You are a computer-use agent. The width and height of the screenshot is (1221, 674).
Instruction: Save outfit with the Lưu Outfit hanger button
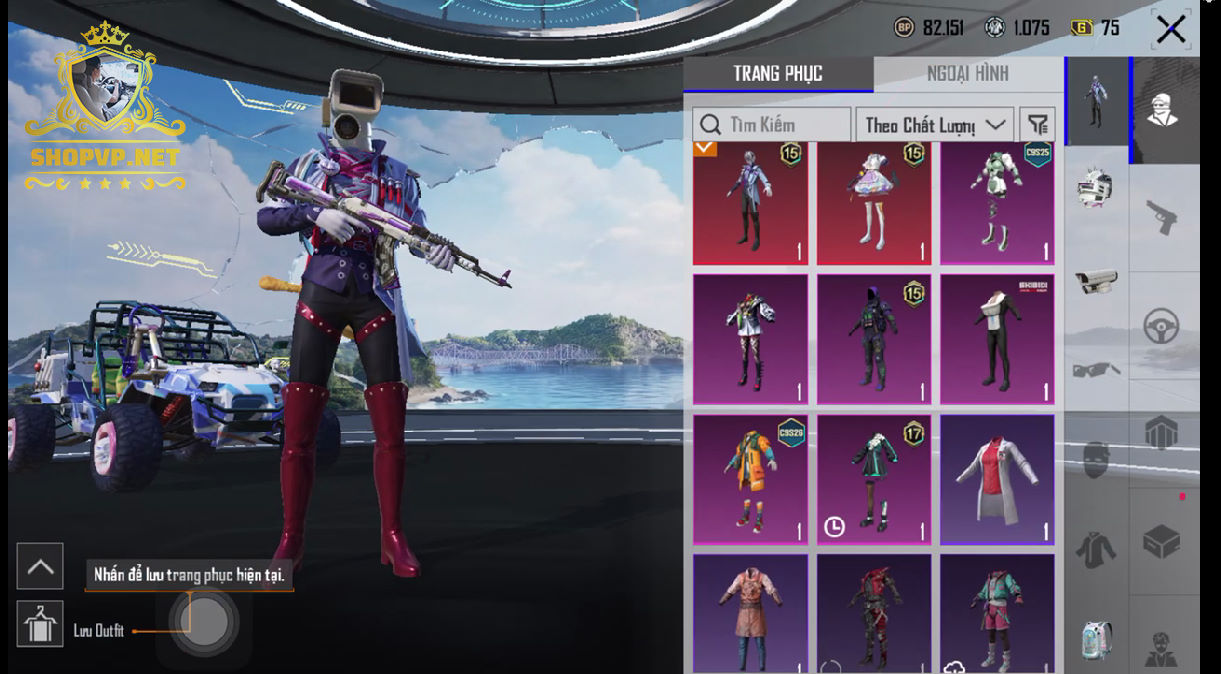tap(40, 624)
